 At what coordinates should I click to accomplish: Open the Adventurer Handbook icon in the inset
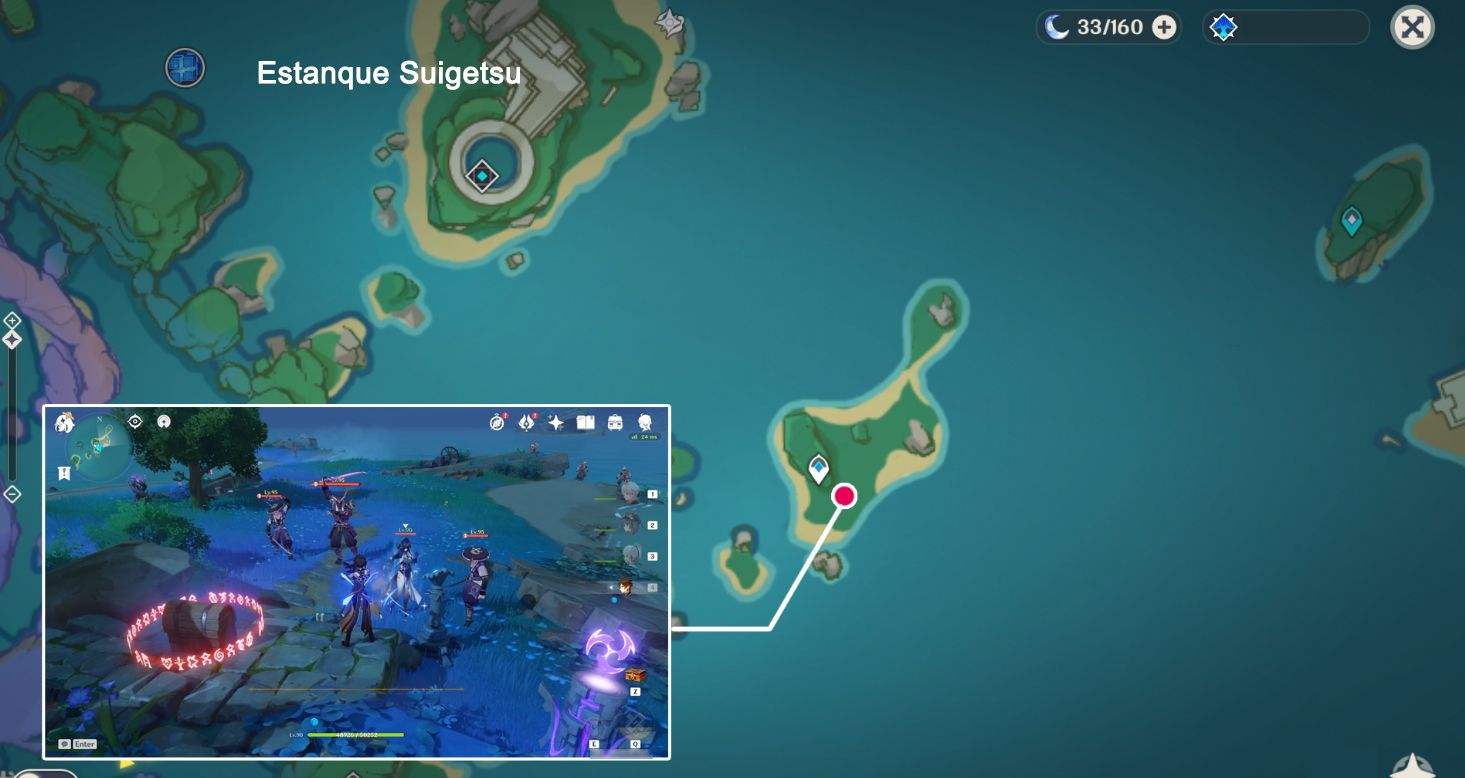coord(497,421)
